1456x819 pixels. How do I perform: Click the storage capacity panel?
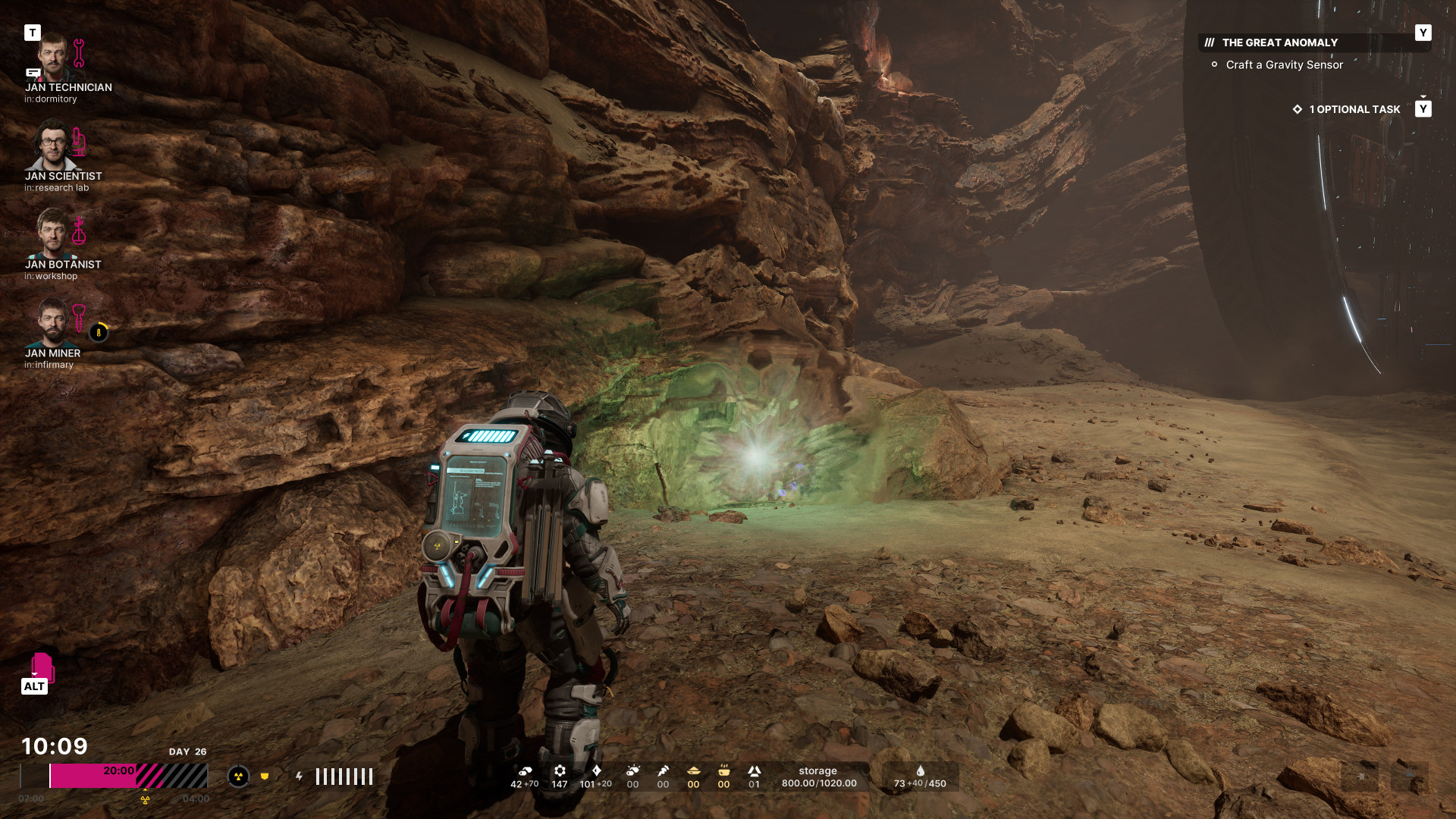click(x=819, y=777)
